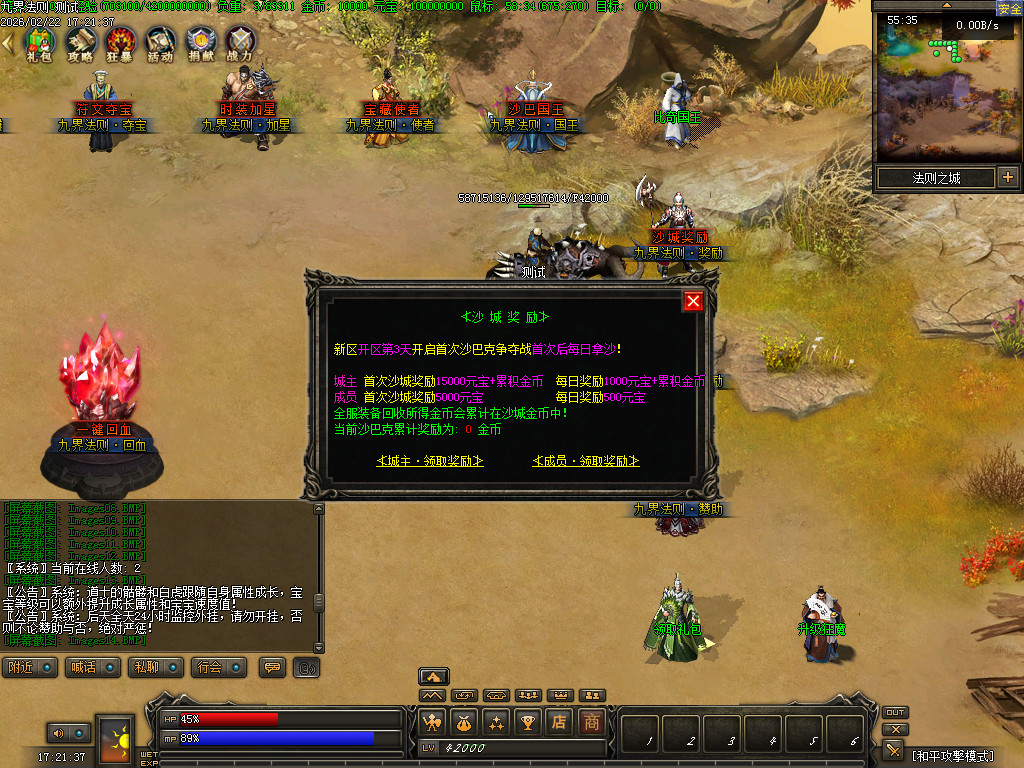
Task: Show the 战力 combat power icon
Action: [240, 42]
